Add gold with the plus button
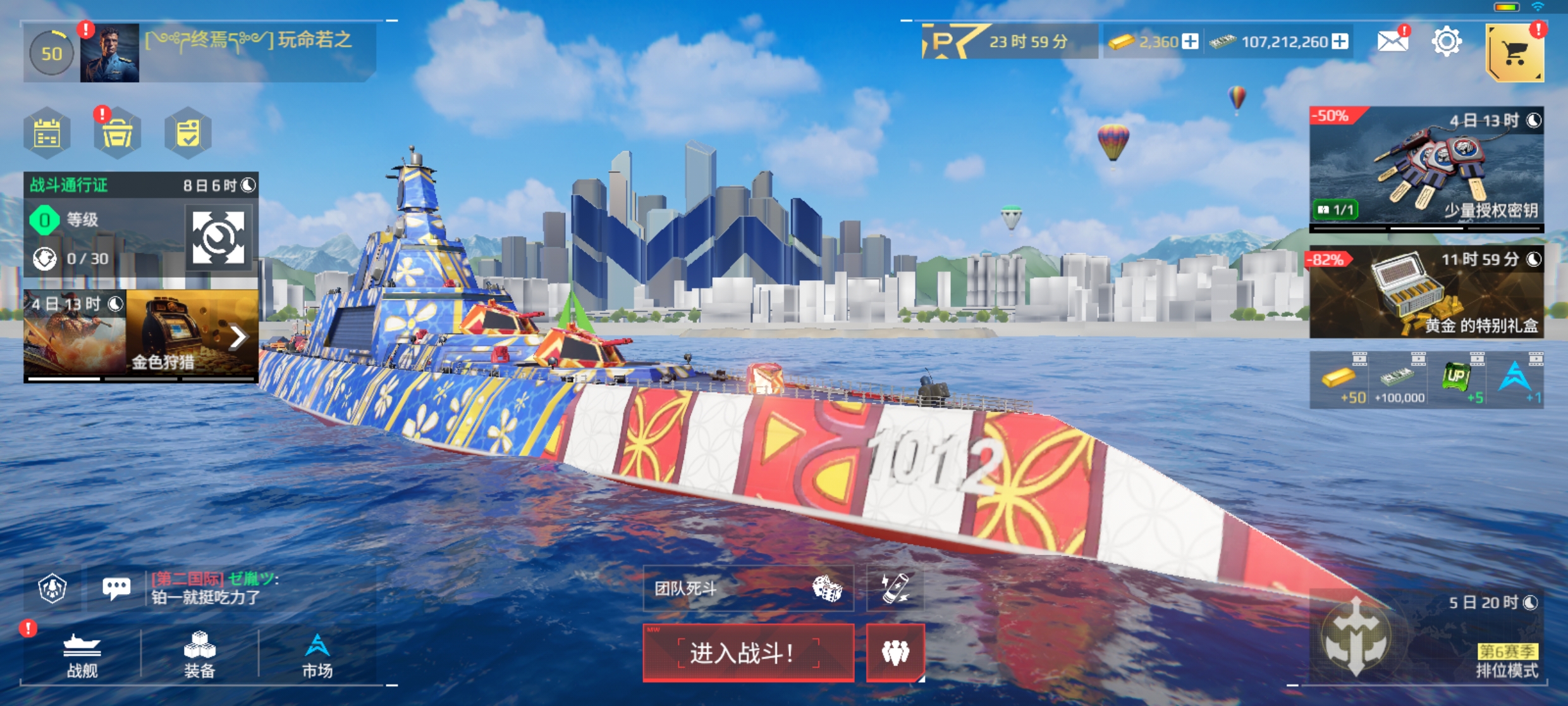1568x706 pixels. [1191, 42]
